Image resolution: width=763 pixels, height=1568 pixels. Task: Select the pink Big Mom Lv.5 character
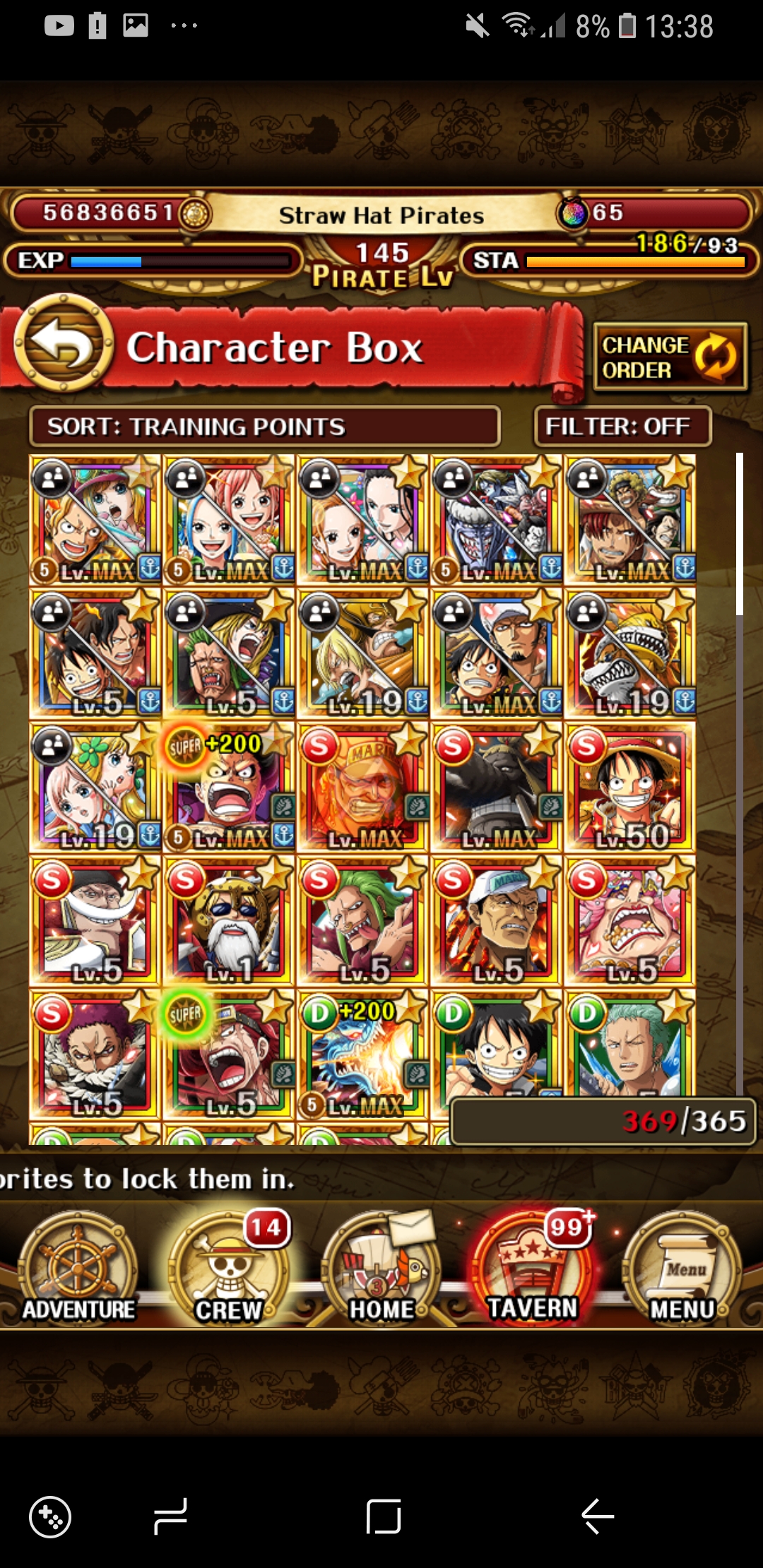coord(630,920)
